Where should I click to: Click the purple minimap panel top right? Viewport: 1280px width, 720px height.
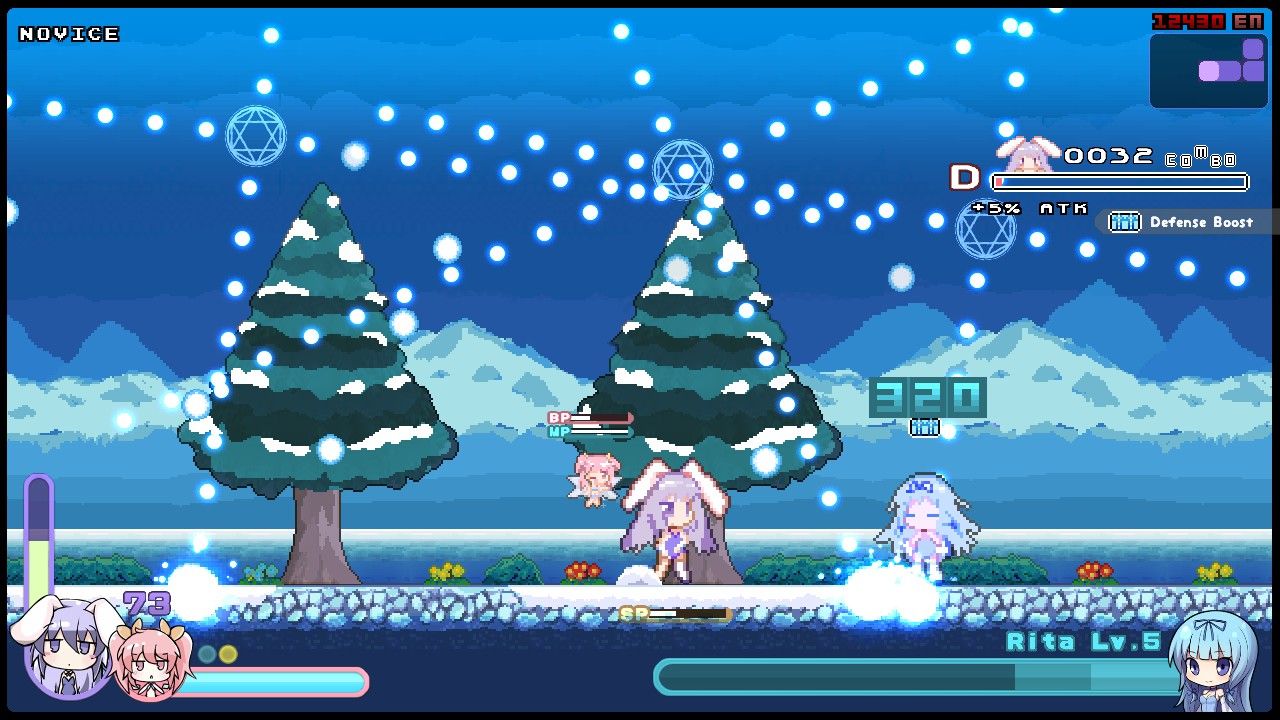tap(1208, 70)
